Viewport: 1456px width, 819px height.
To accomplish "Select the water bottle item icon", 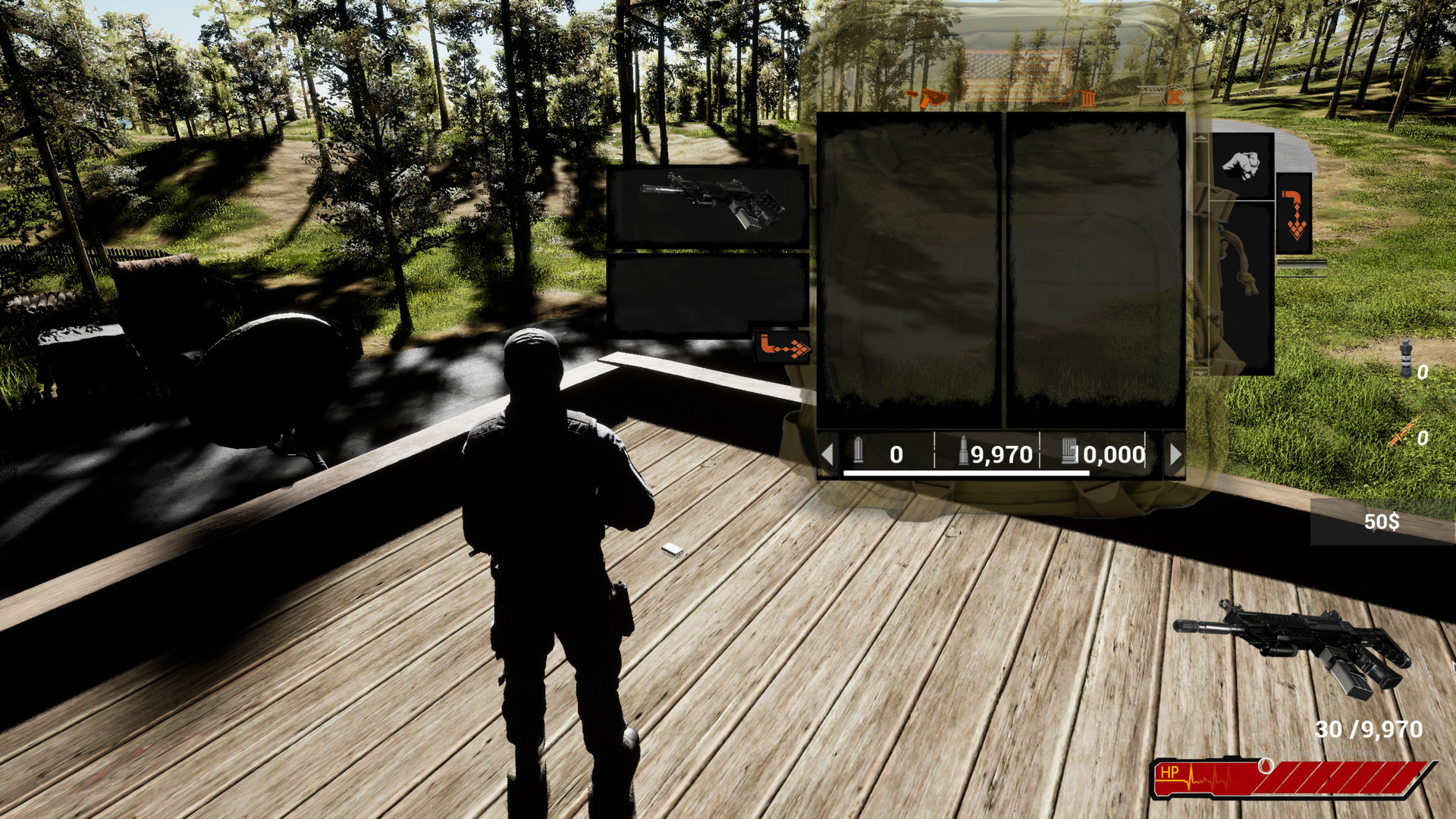I will tap(1406, 358).
